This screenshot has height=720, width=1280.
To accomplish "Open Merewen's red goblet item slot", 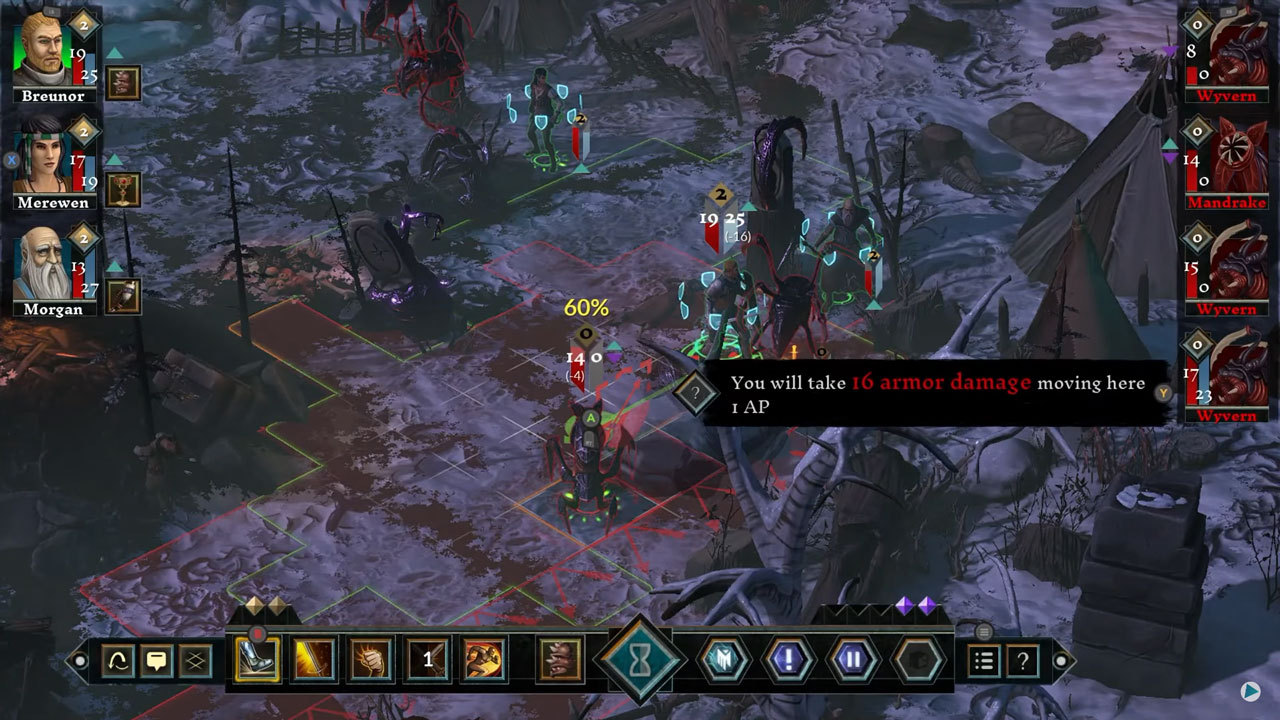I will (123, 189).
